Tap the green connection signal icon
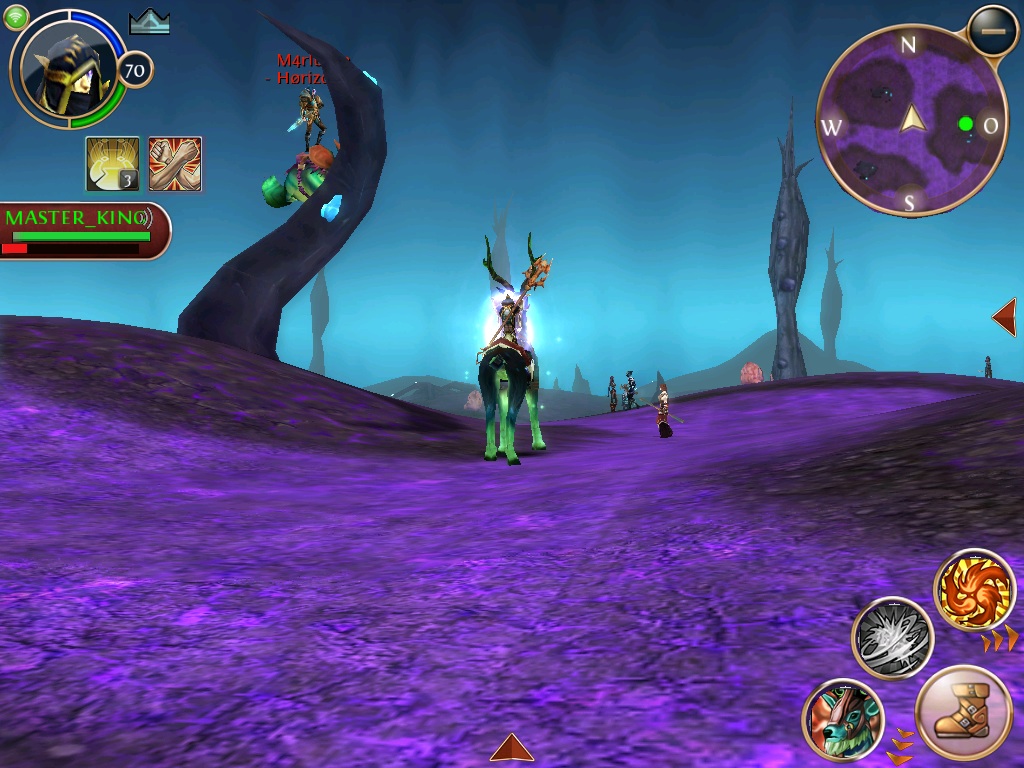 [17, 17]
